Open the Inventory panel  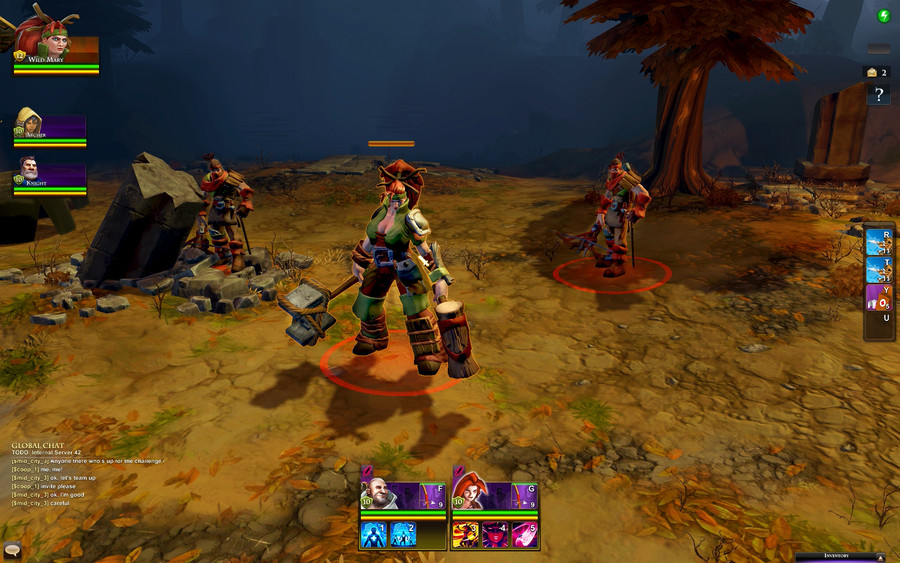(838, 556)
